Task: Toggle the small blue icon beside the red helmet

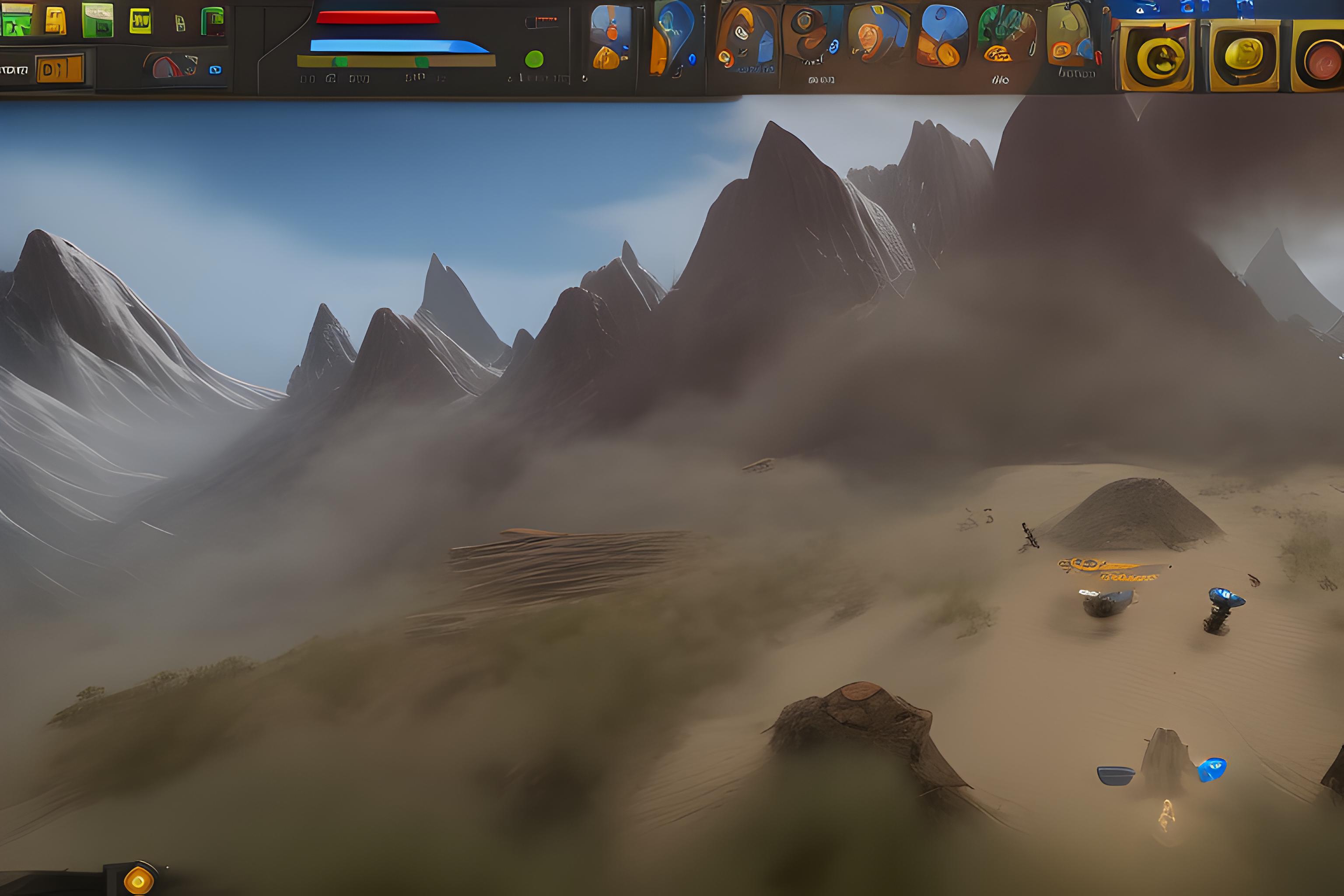Action: coord(215,70)
